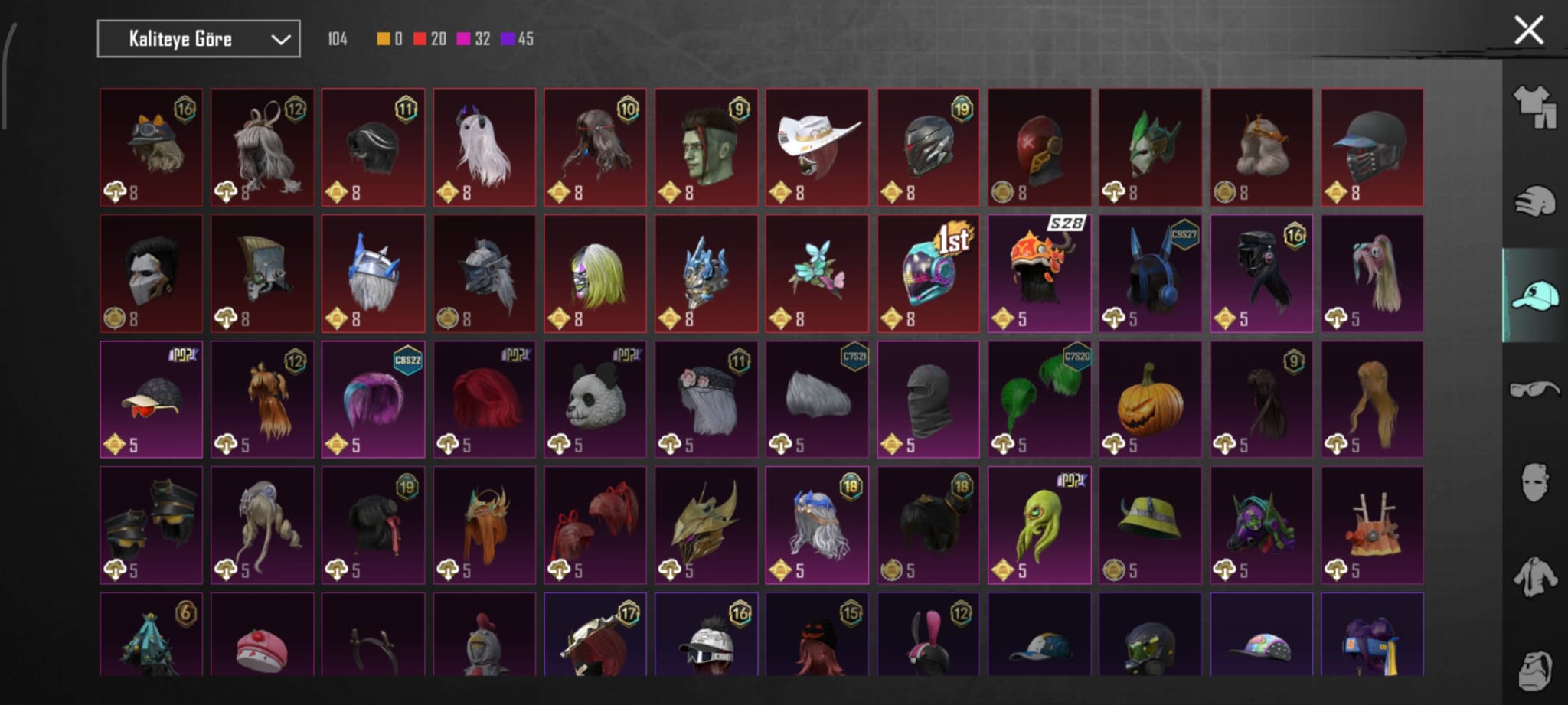
Task: Switch to the face mask tab
Action: (x=1534, y=482)
